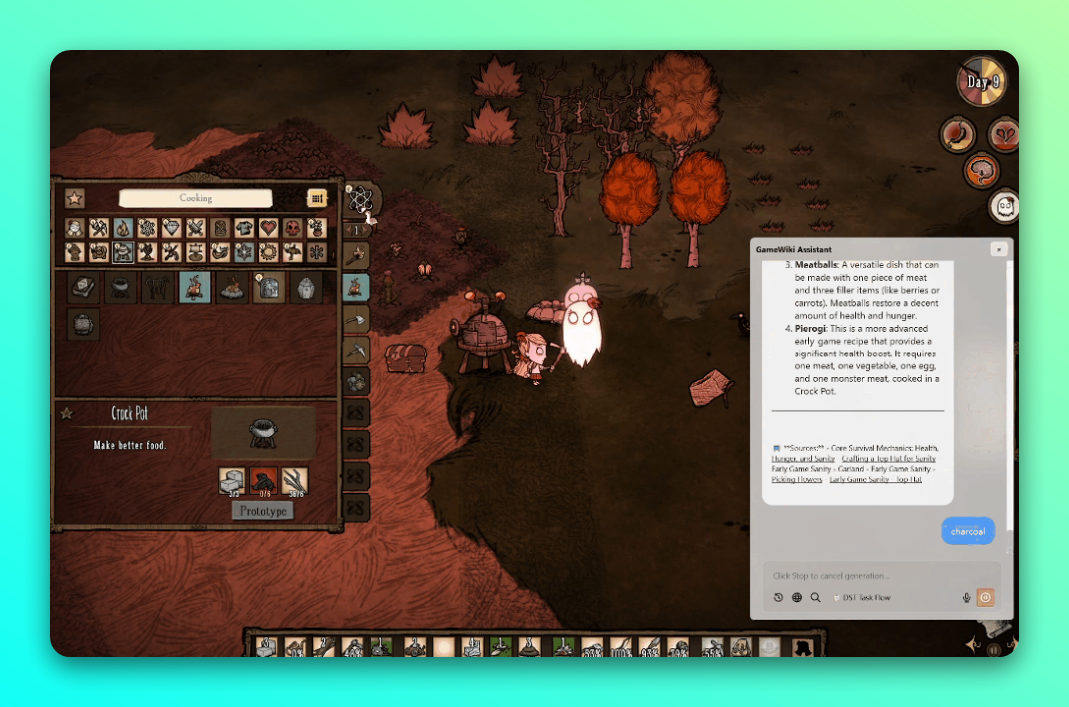Select the fire pit recipe with stone ring
1069x707 pixels.
point(232,289)
